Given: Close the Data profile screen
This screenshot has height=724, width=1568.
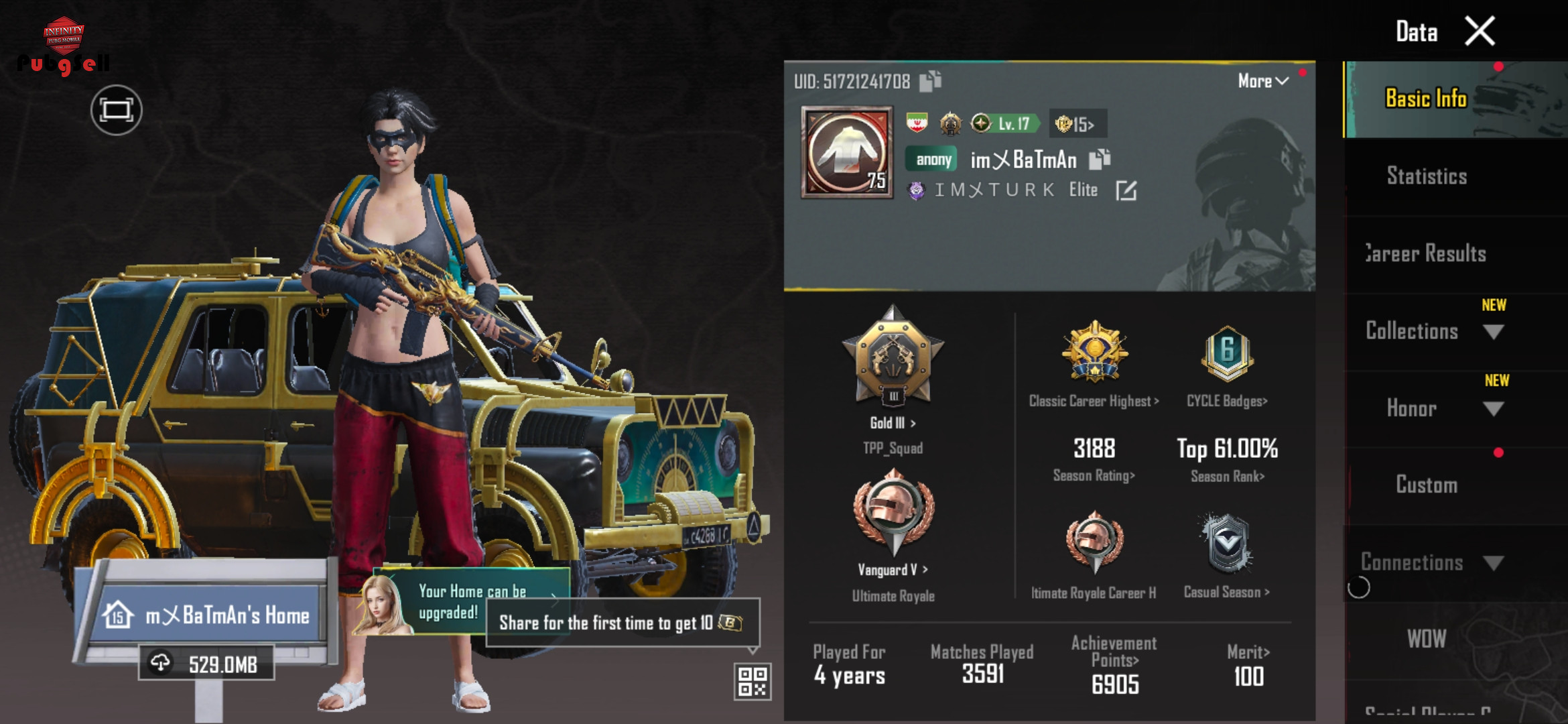Looking at the screenshot, I should pyautogui.click(x=1480, y=32).
